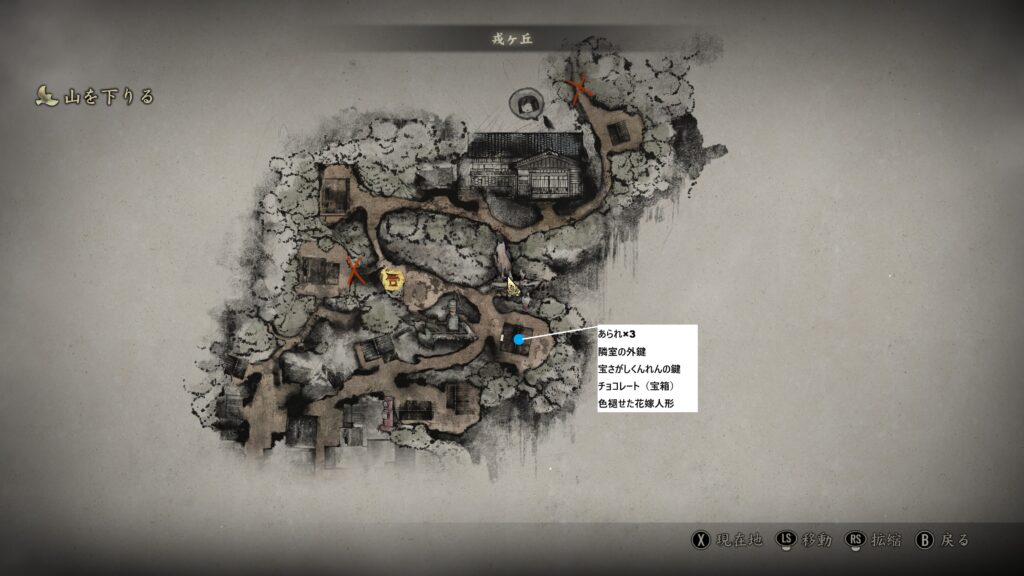Viewport: 1024px width, 576px height.
Task: Select the yellow shrine marker on the map
Action: tap(394, 281)
